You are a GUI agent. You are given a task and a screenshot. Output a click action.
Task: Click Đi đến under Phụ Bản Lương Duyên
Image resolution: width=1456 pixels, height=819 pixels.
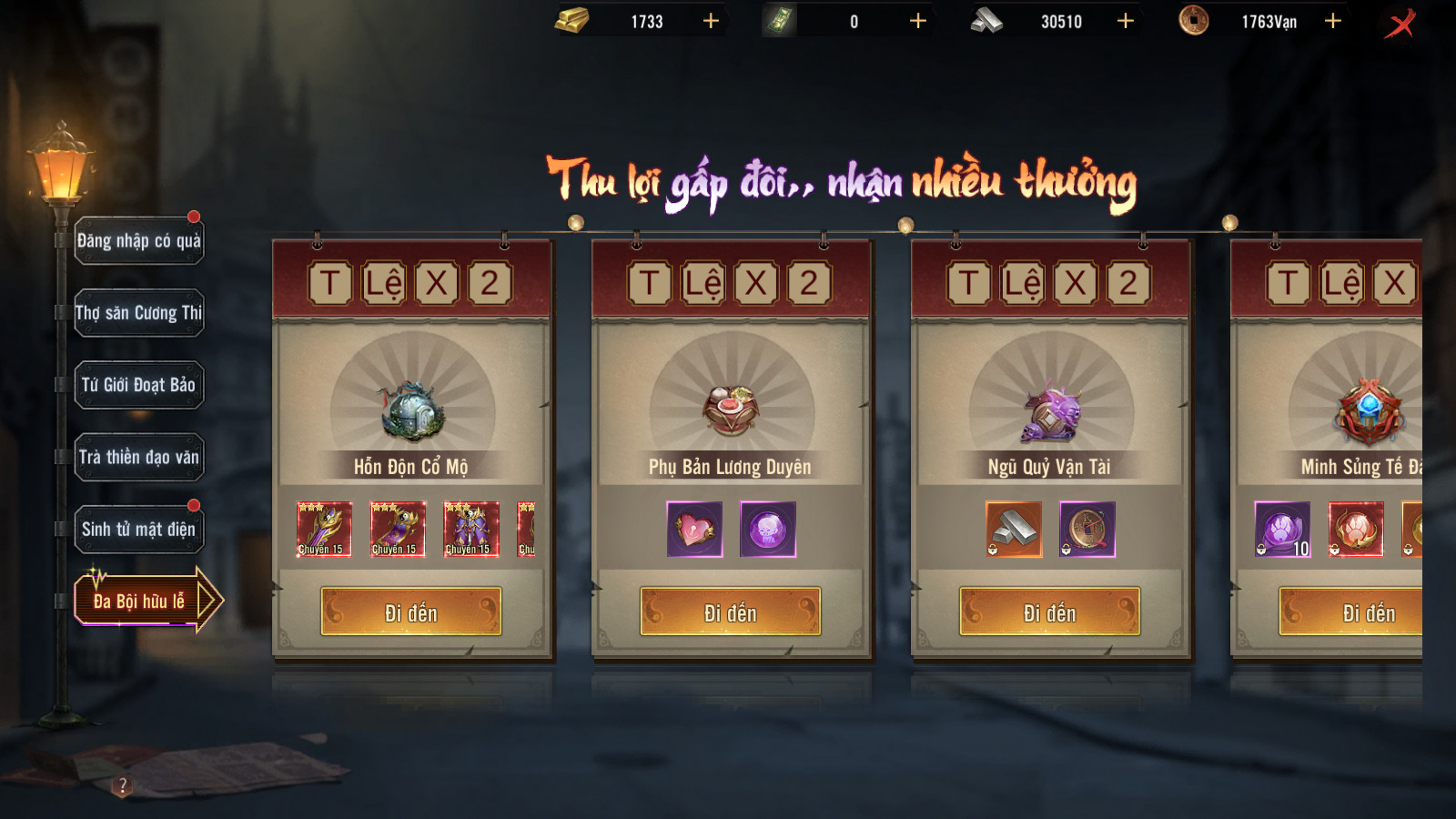[x=730, y=612]
